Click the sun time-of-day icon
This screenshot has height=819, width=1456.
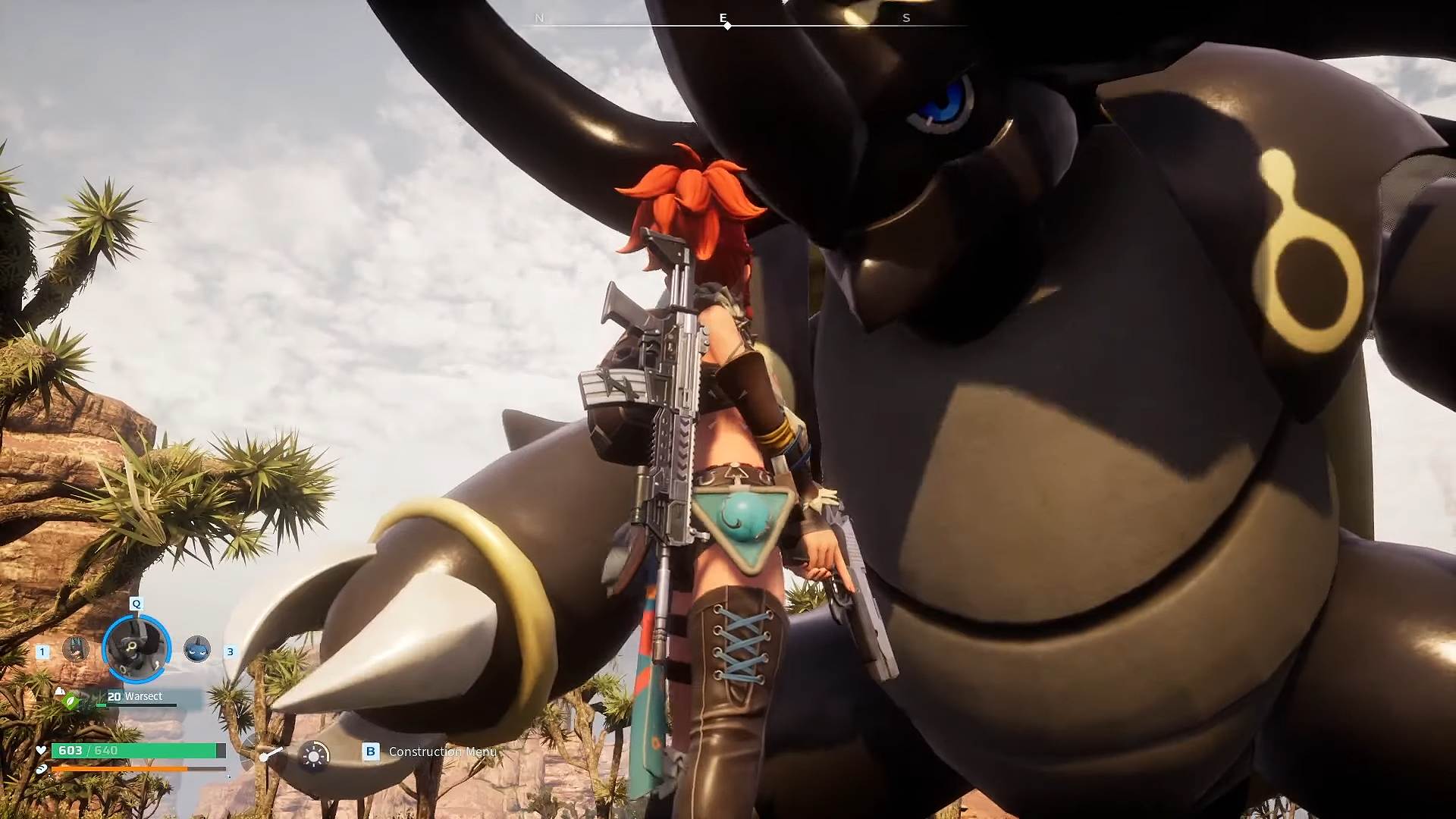(314, 755)
